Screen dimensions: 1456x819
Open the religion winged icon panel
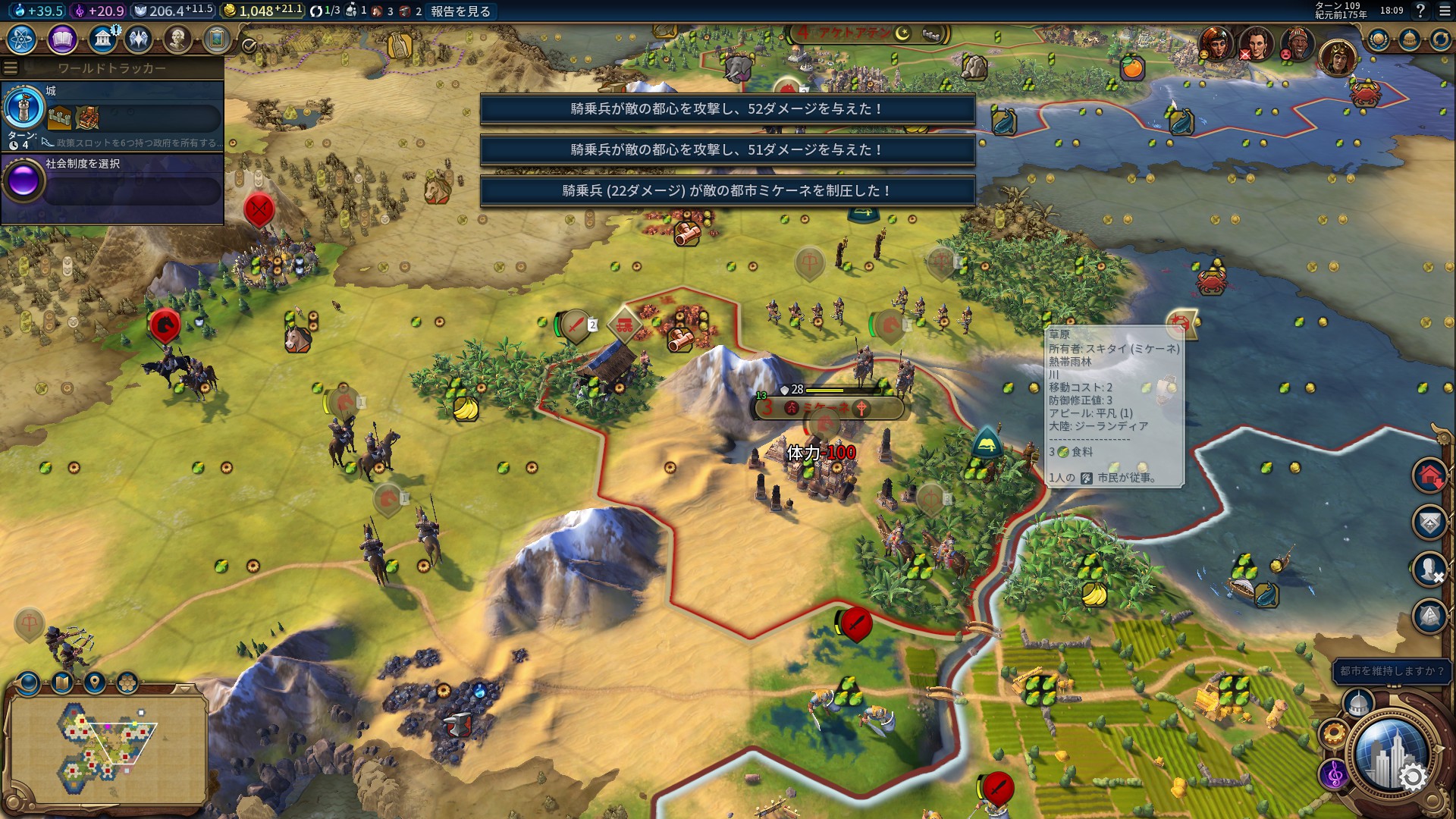139,39
